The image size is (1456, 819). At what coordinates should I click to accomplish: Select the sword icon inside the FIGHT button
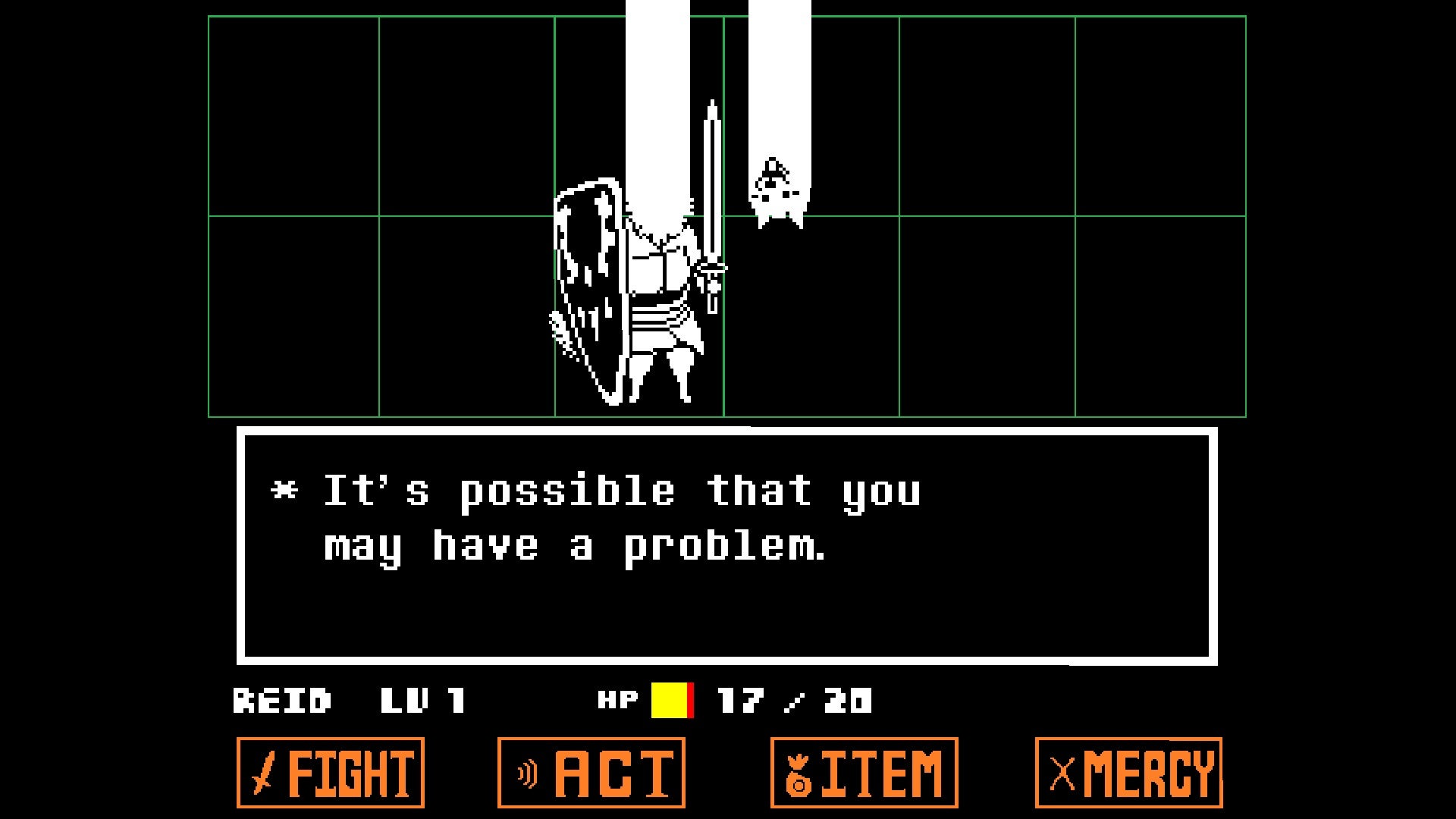click(262, 772)
